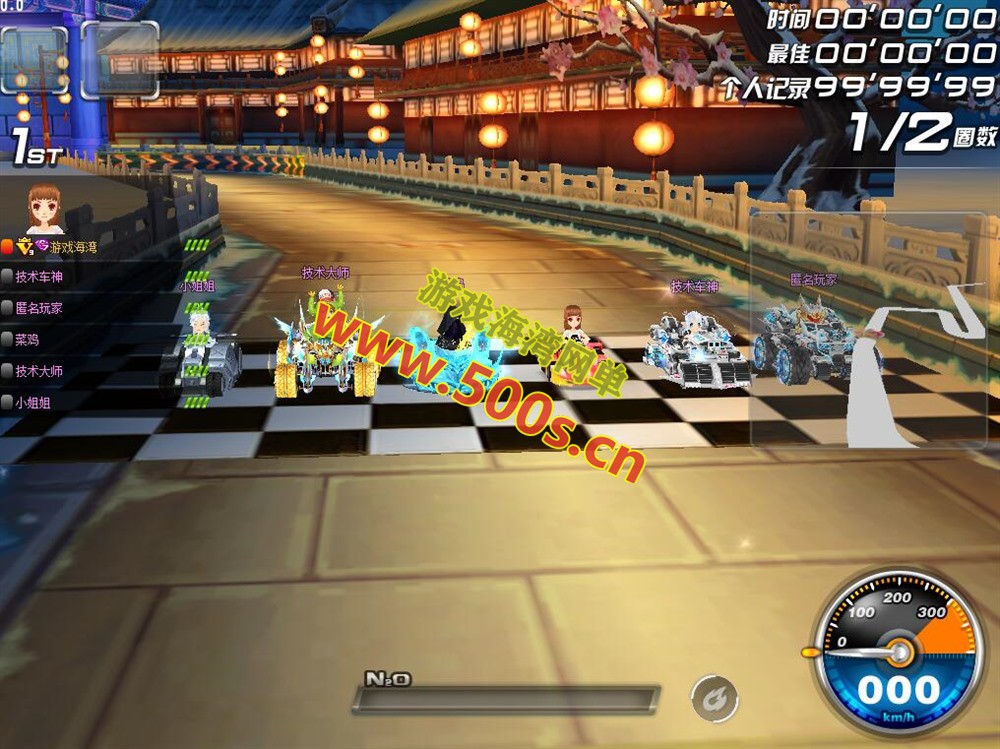The image size is (1000, 749).
Task: Click the brown-haired player avatar portrait
Action: pos(44,209)
